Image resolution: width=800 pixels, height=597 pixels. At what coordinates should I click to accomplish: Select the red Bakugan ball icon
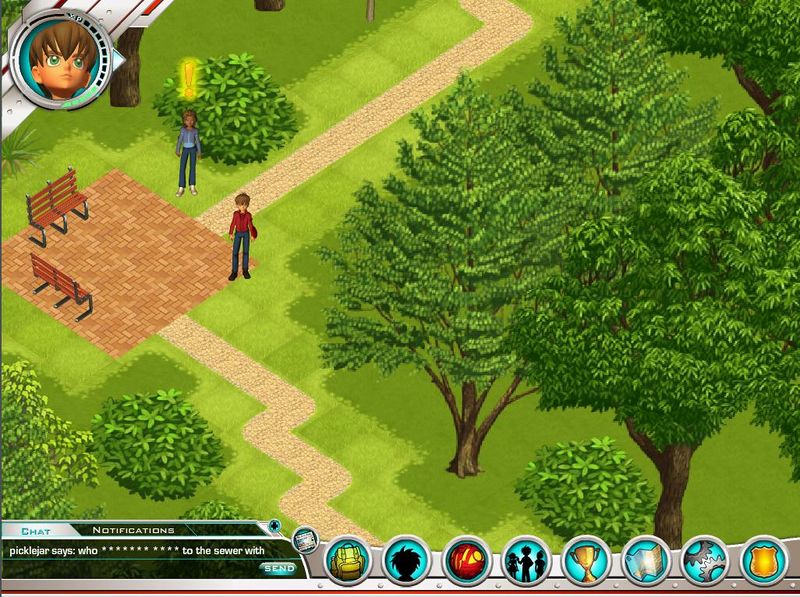[467, 562]
